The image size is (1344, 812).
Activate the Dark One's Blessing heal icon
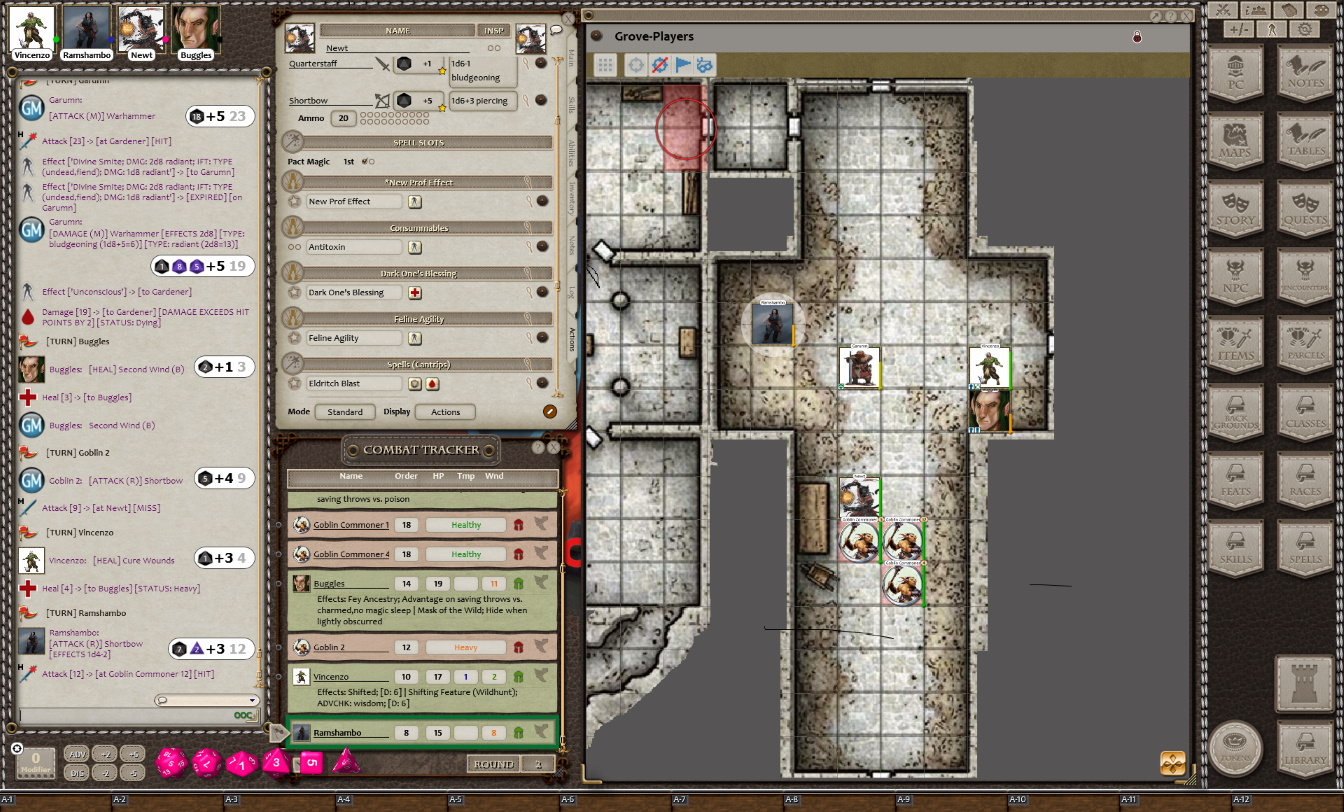414,293
